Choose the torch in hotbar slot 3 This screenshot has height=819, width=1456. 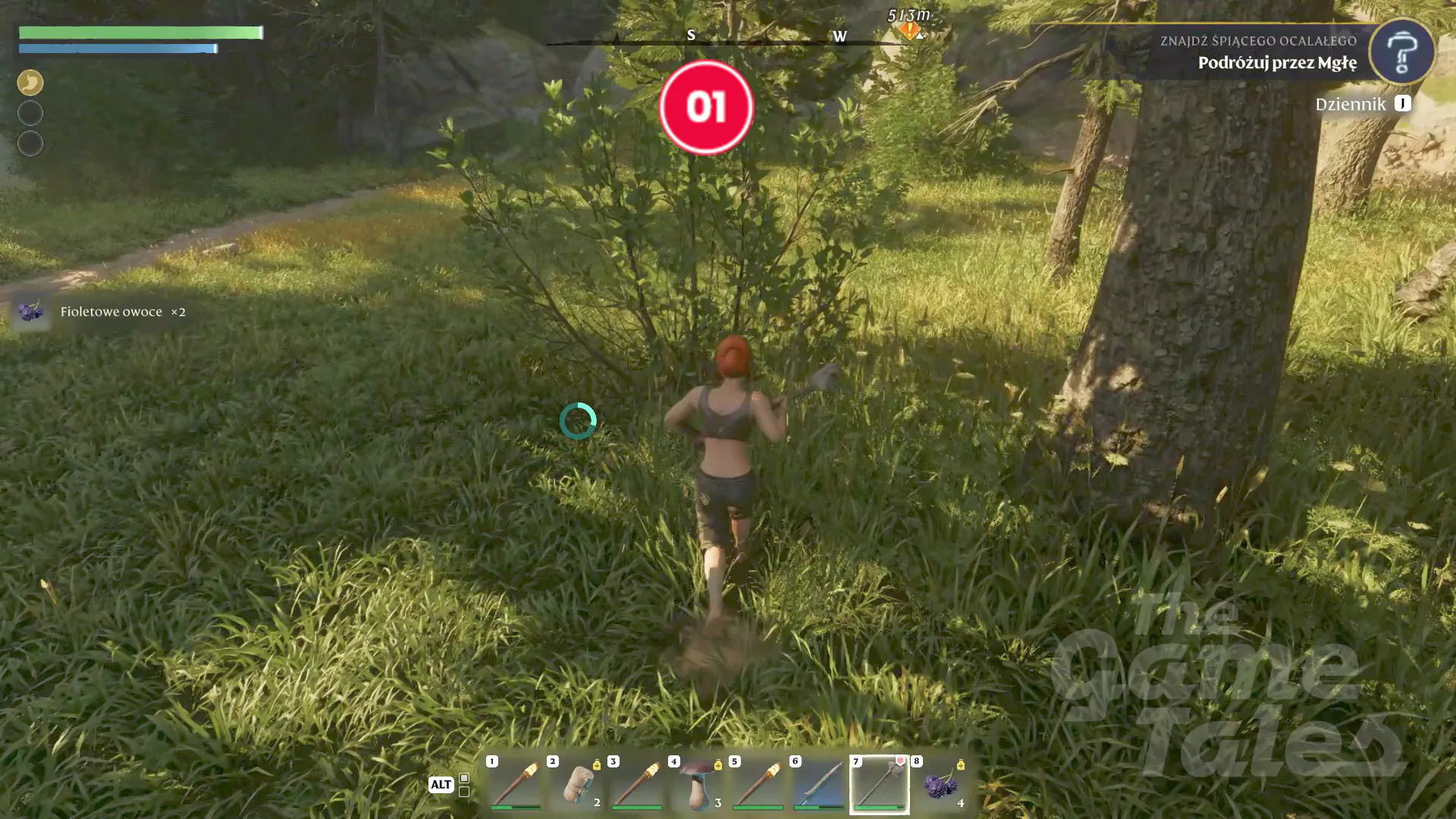[637, 784]
